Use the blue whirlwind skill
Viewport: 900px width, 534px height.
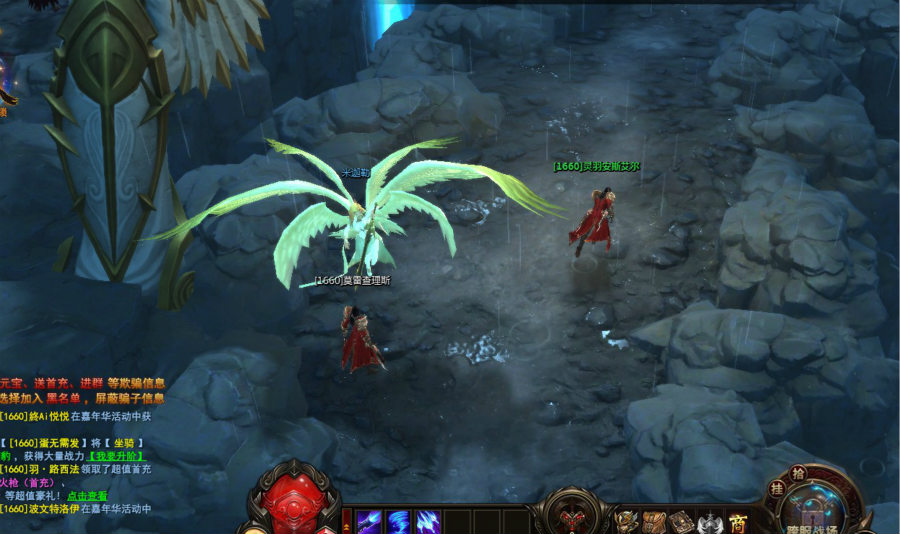399,521
